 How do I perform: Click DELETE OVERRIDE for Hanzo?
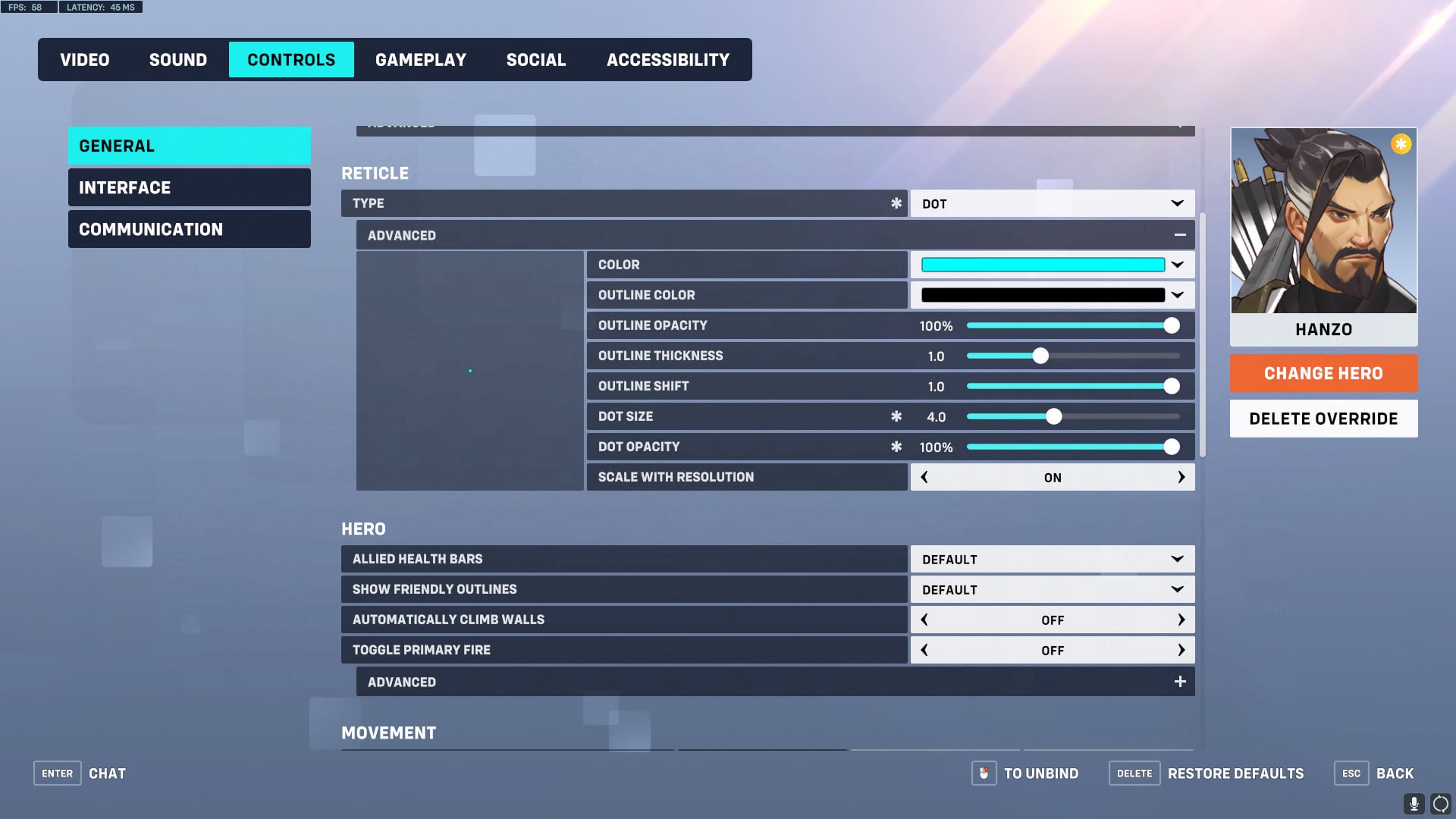click(x=1323, y=418)
